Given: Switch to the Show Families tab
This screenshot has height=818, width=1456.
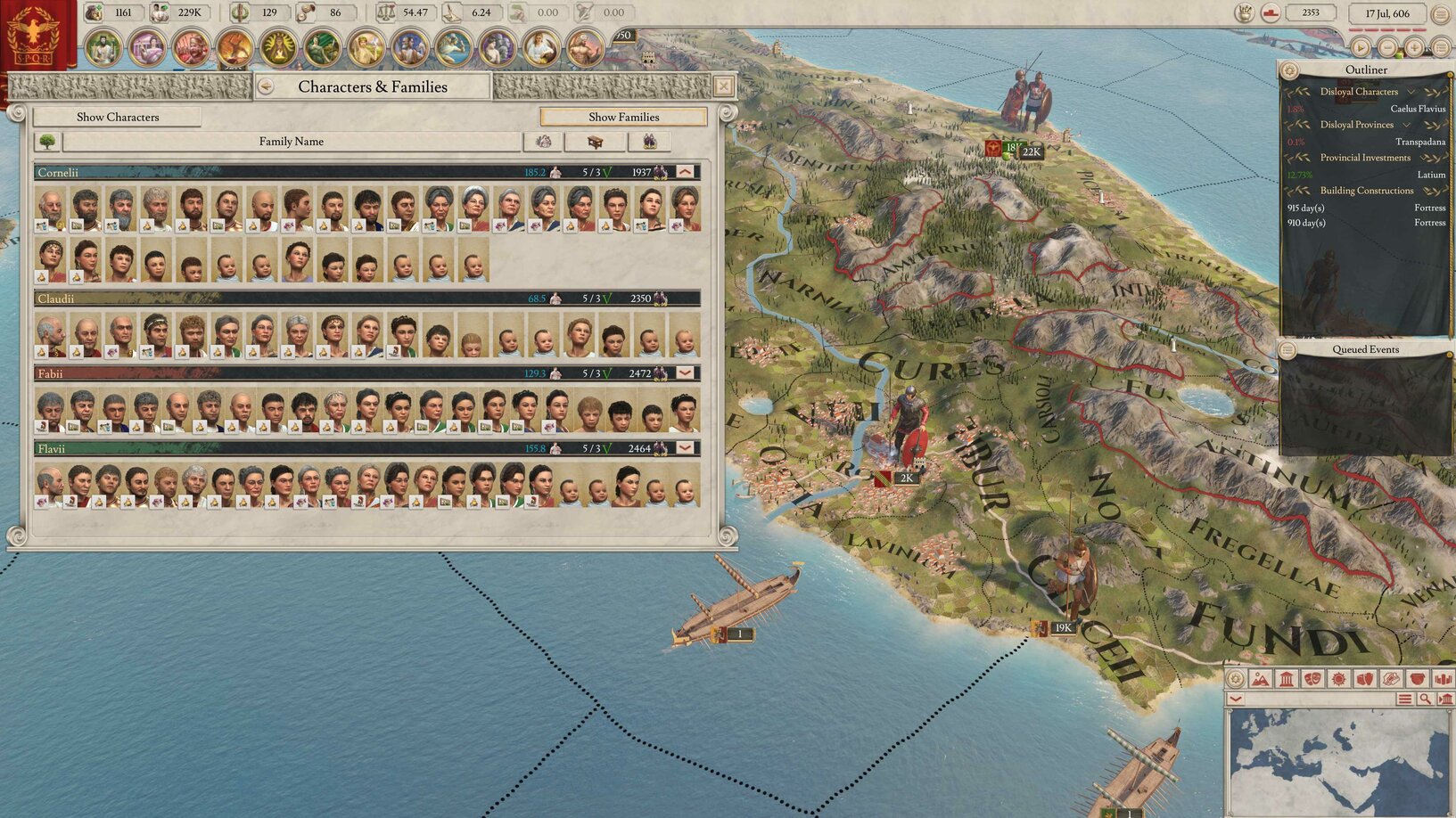Looking at the screenshot, I should coord(623,117).
